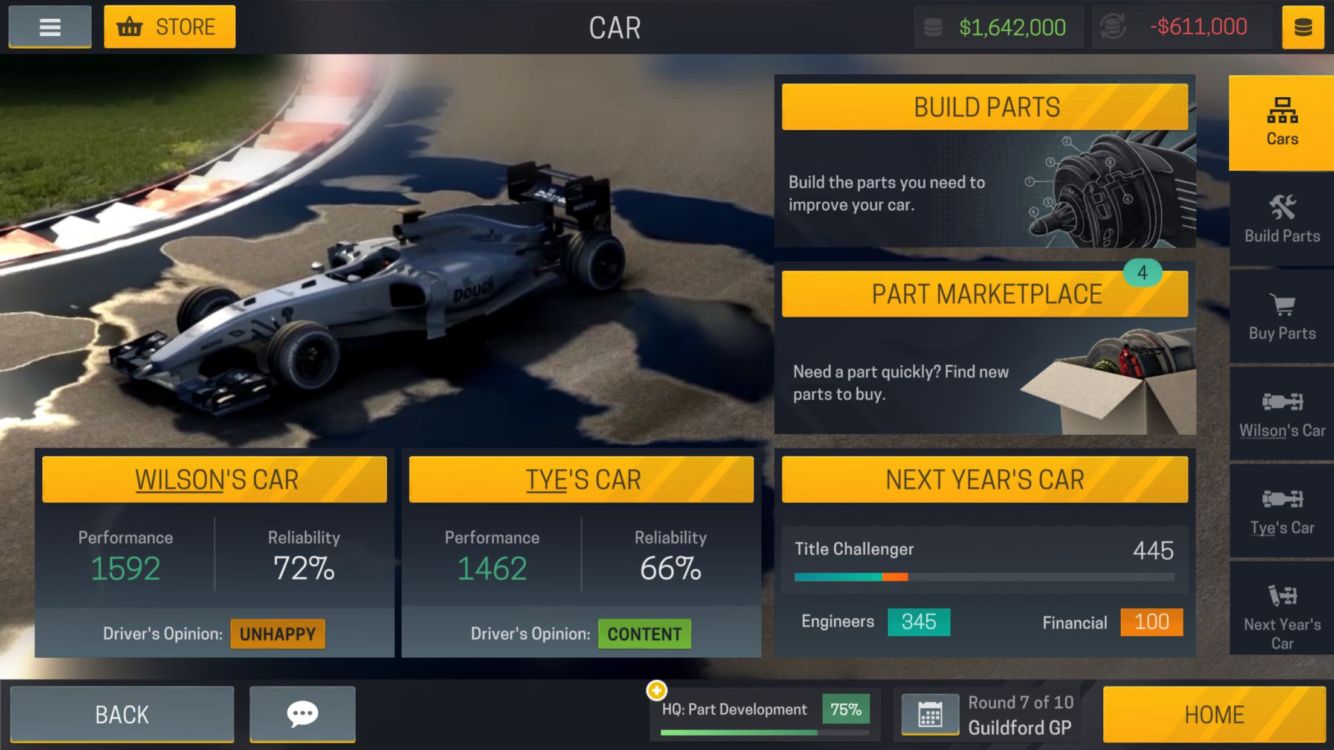Select the Tye's Car side tab
Viewport: 1334px width, 750px height.
click(1281, 511)
